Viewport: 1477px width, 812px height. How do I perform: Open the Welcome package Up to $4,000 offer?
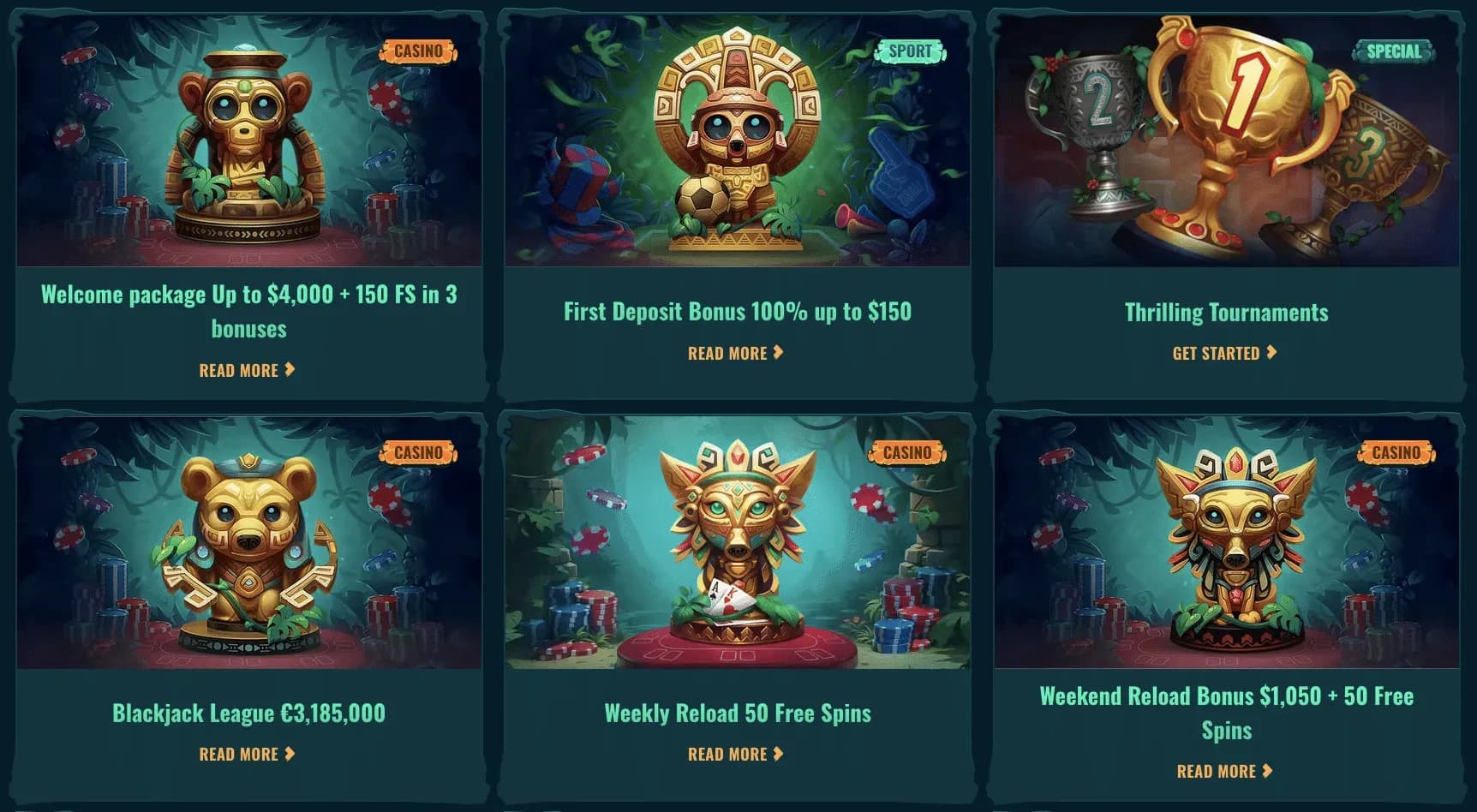tap(248, 311)
